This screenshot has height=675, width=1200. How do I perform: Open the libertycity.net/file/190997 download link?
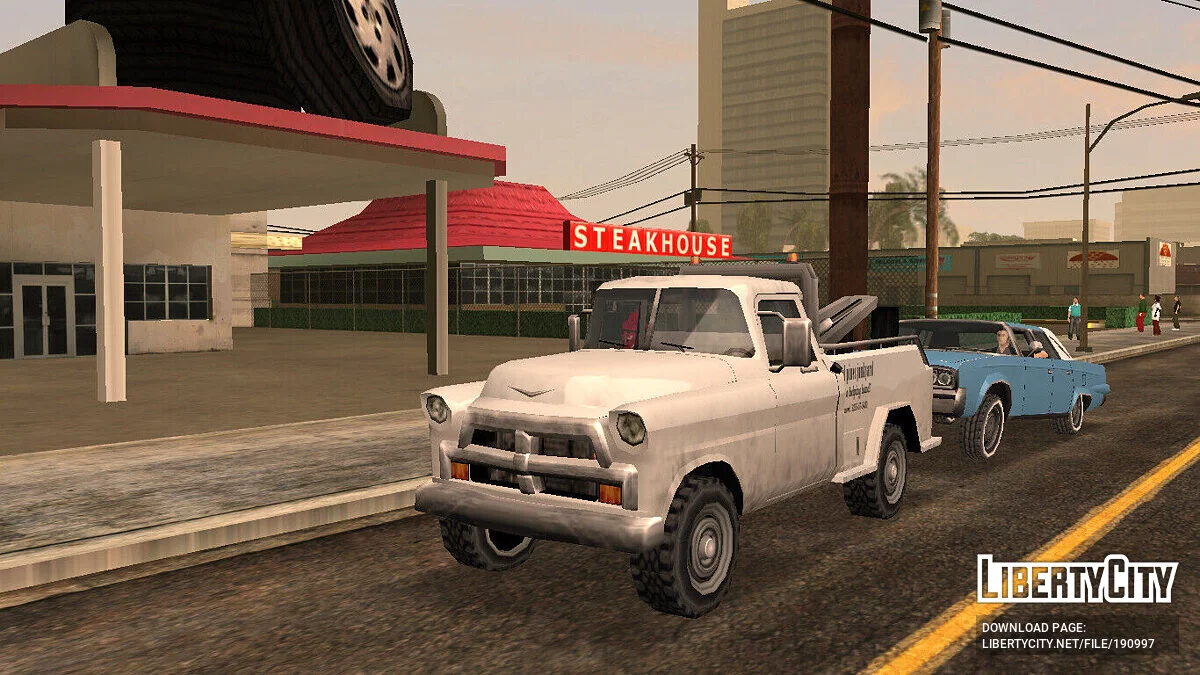[x=1067, y=644]
